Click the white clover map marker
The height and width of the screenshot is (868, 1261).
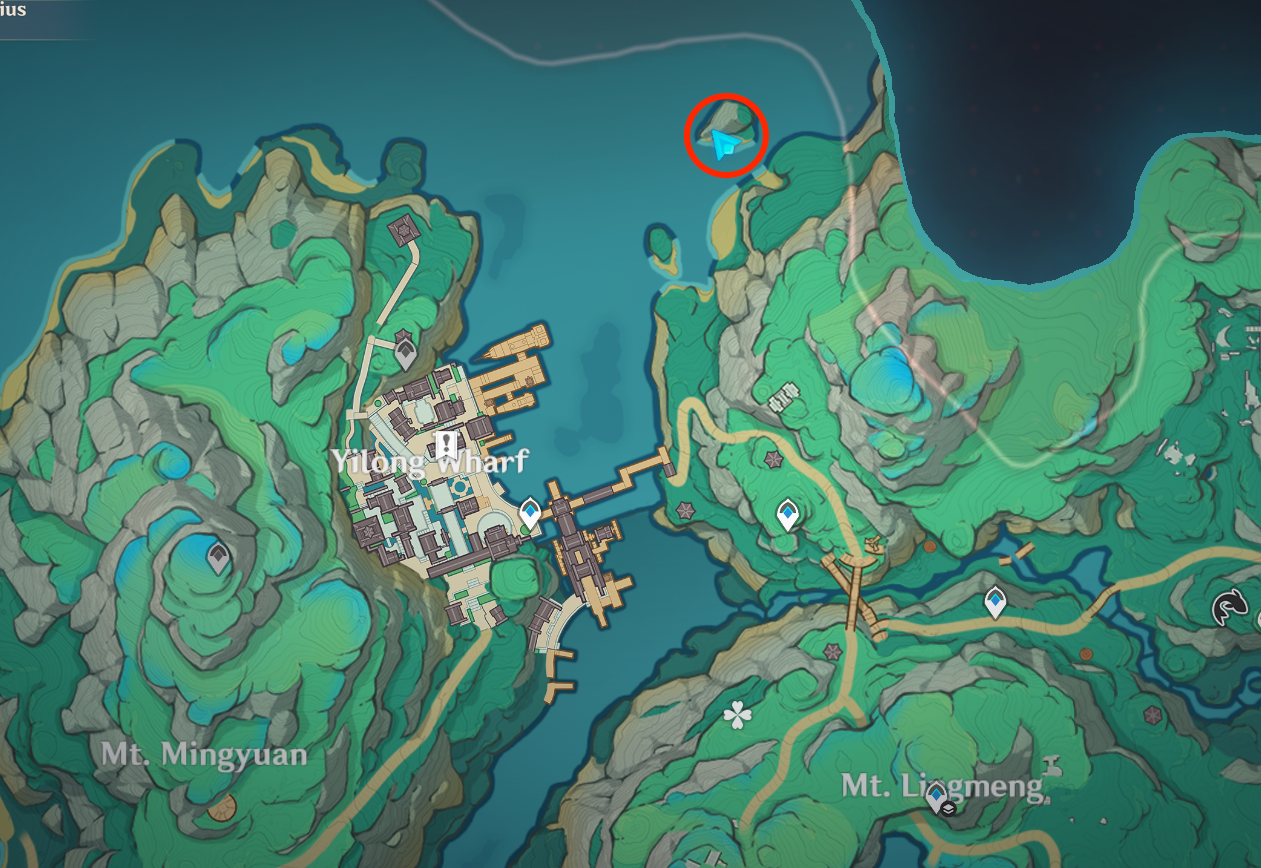tap(738, 714)
